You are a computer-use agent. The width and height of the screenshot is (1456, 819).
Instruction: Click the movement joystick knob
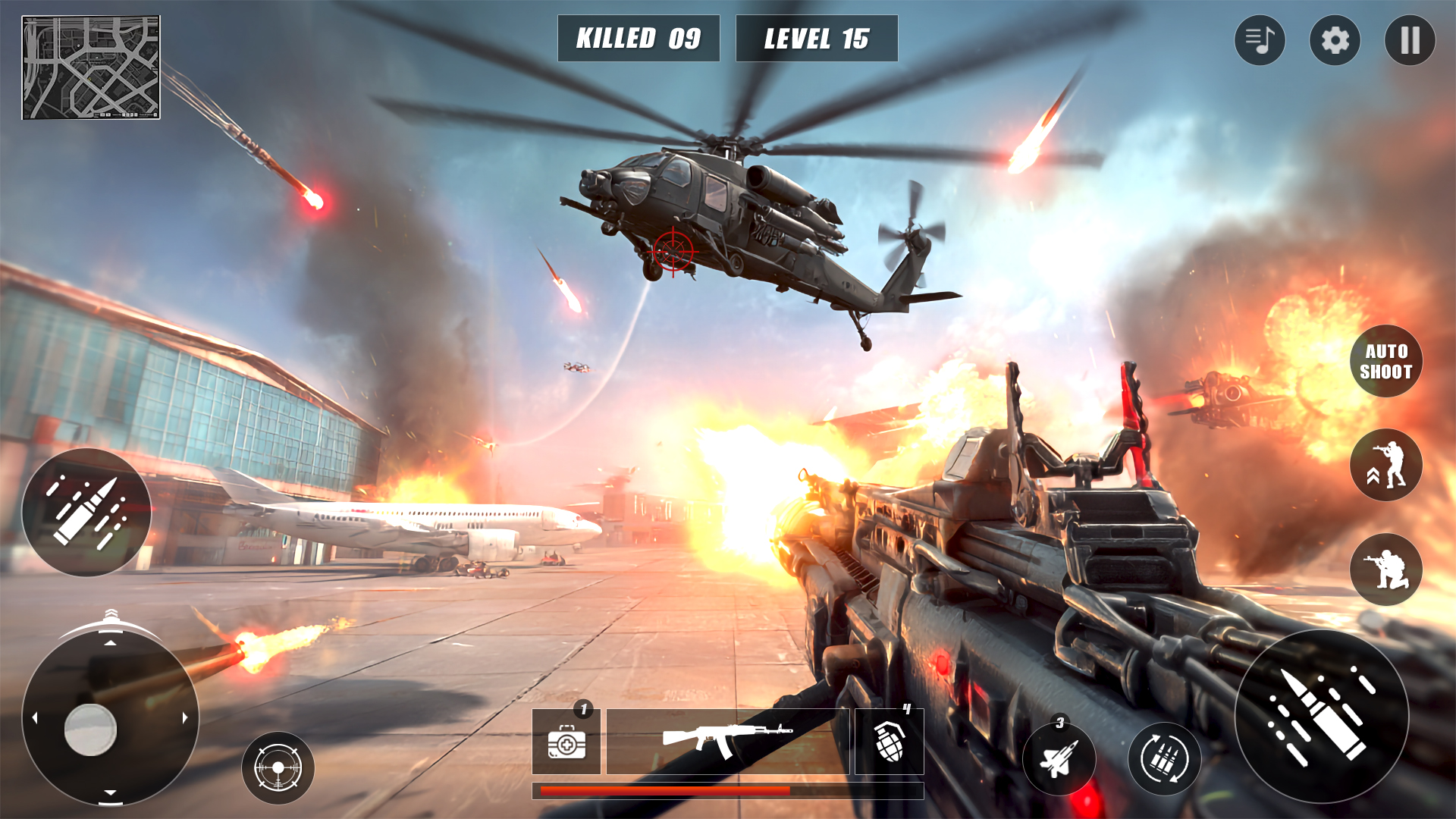(90, 730)
